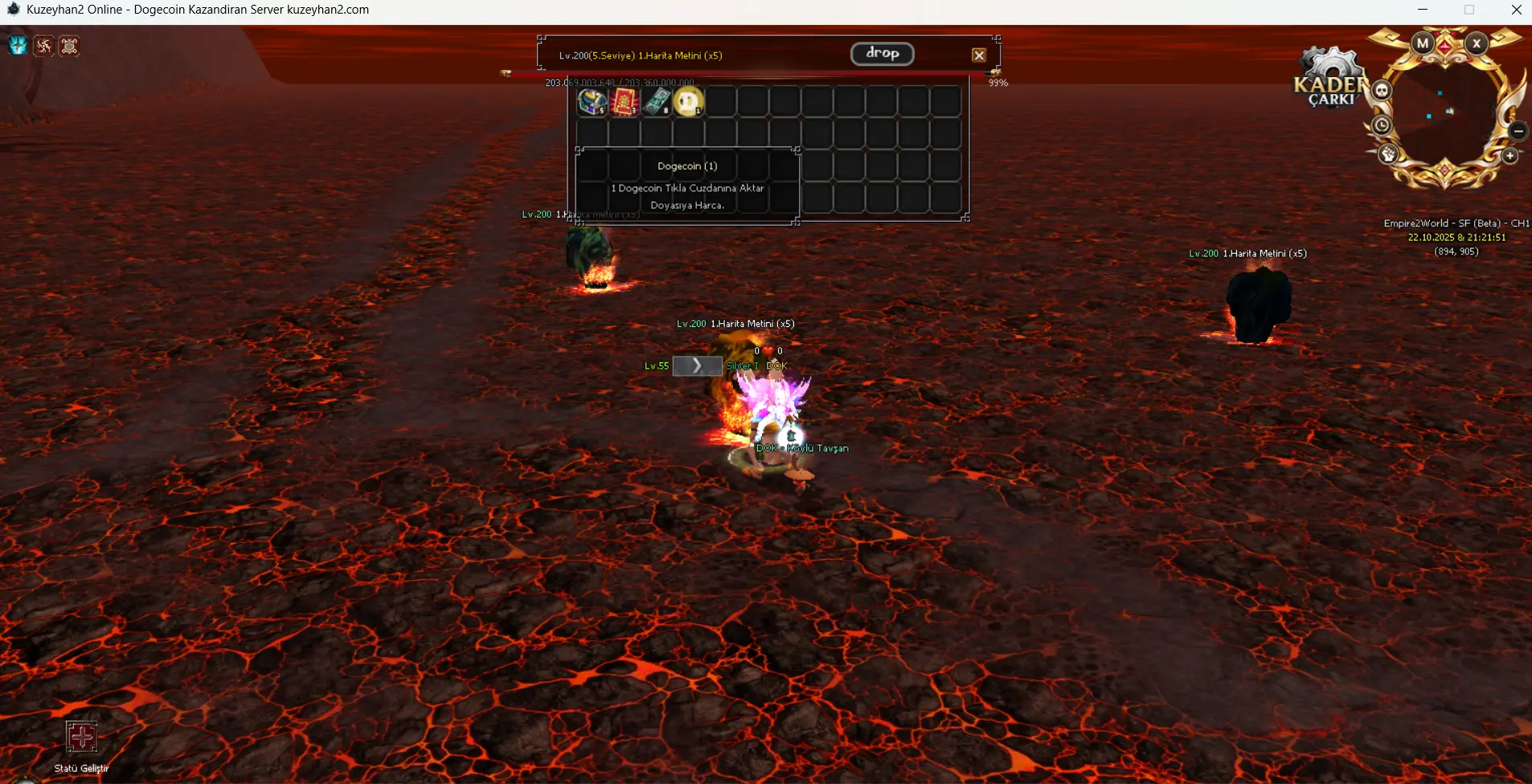
Task: Click the glowing blue sword buff icon
Action: (x=18, y=46)
